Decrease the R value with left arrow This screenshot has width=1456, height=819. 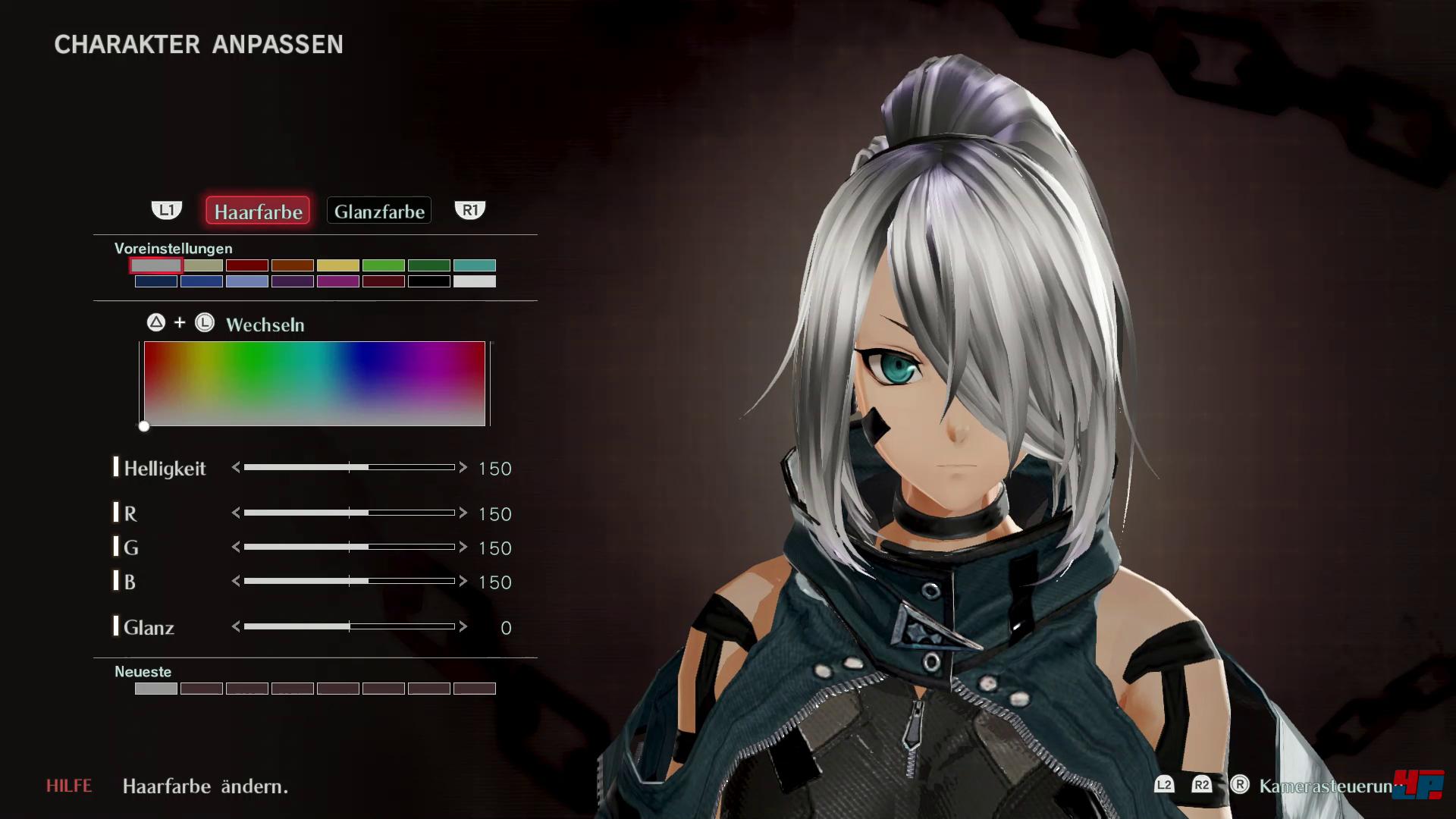[x=236, y=513]
